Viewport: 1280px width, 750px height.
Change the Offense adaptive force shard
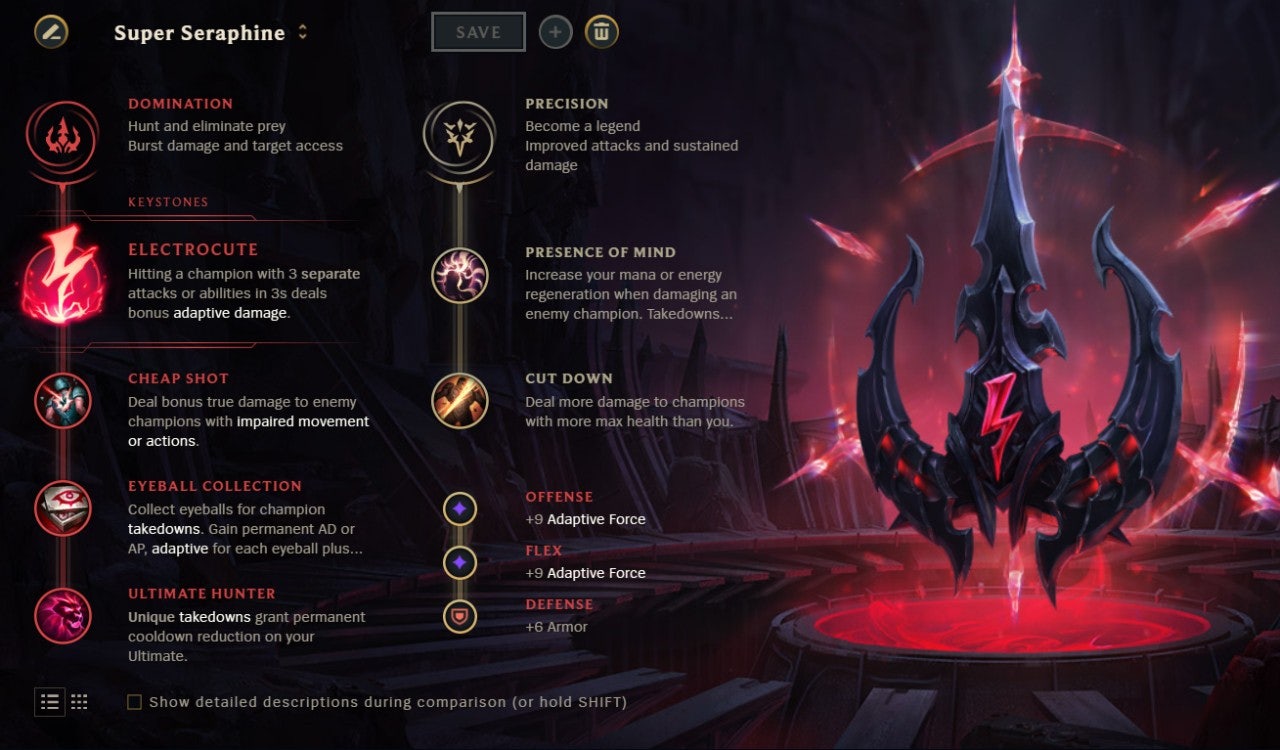tap(459, 509)
